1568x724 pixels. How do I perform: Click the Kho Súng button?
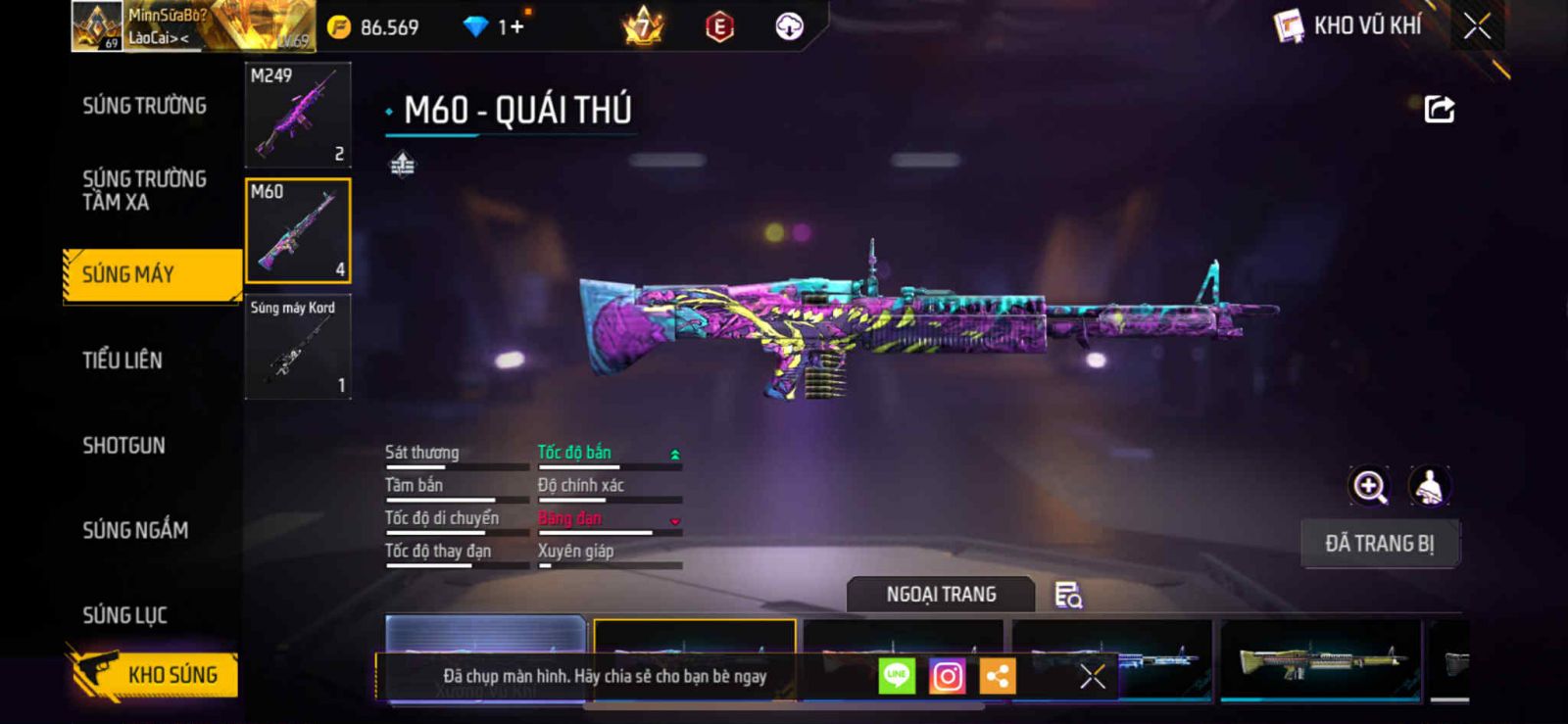[x=155, y=675]
